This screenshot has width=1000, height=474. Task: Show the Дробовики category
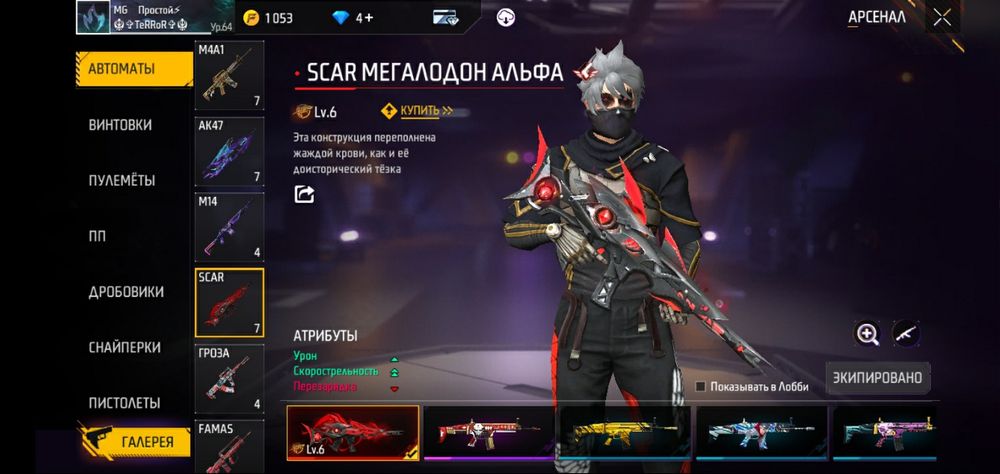(126, 292)
